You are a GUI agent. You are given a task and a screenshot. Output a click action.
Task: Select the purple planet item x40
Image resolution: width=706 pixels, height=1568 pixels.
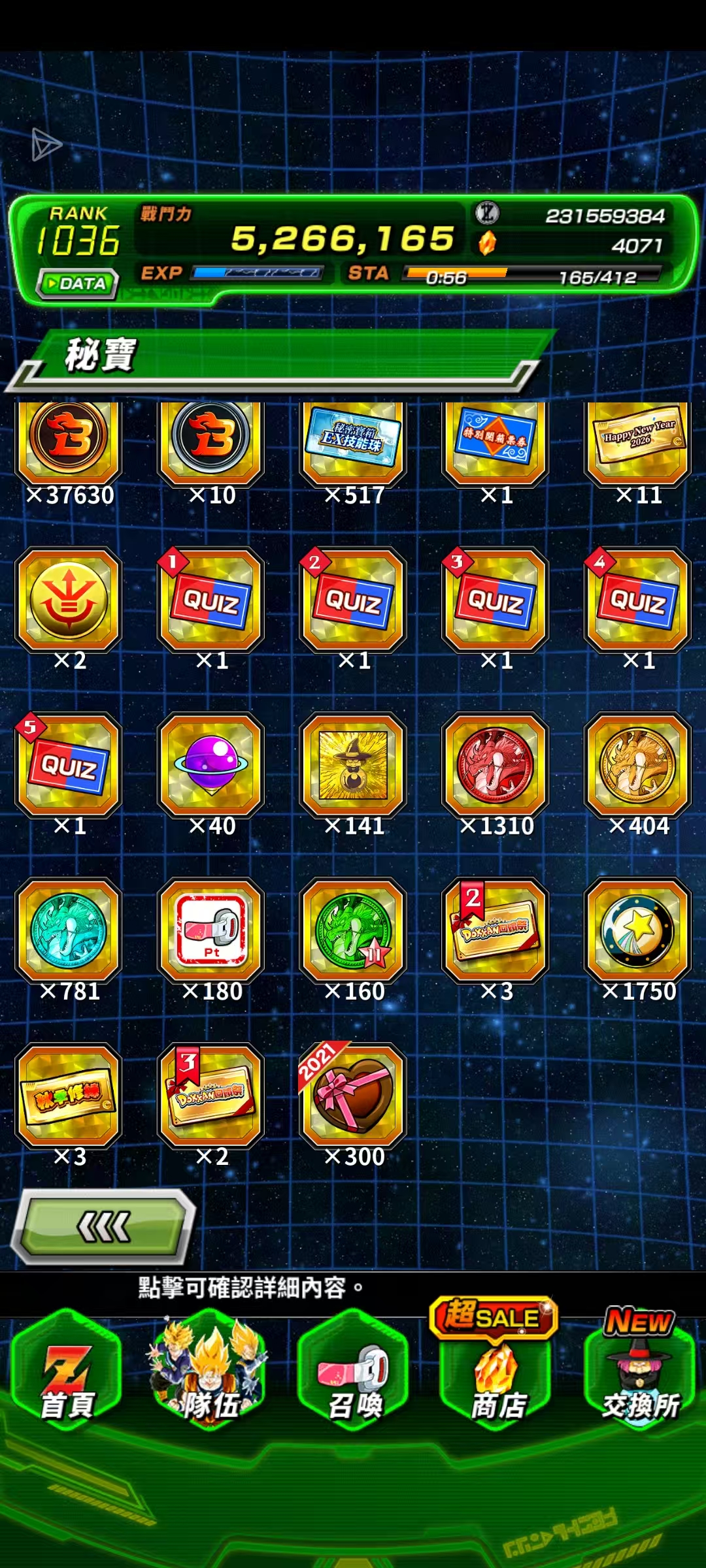click(x=211, y=764)
